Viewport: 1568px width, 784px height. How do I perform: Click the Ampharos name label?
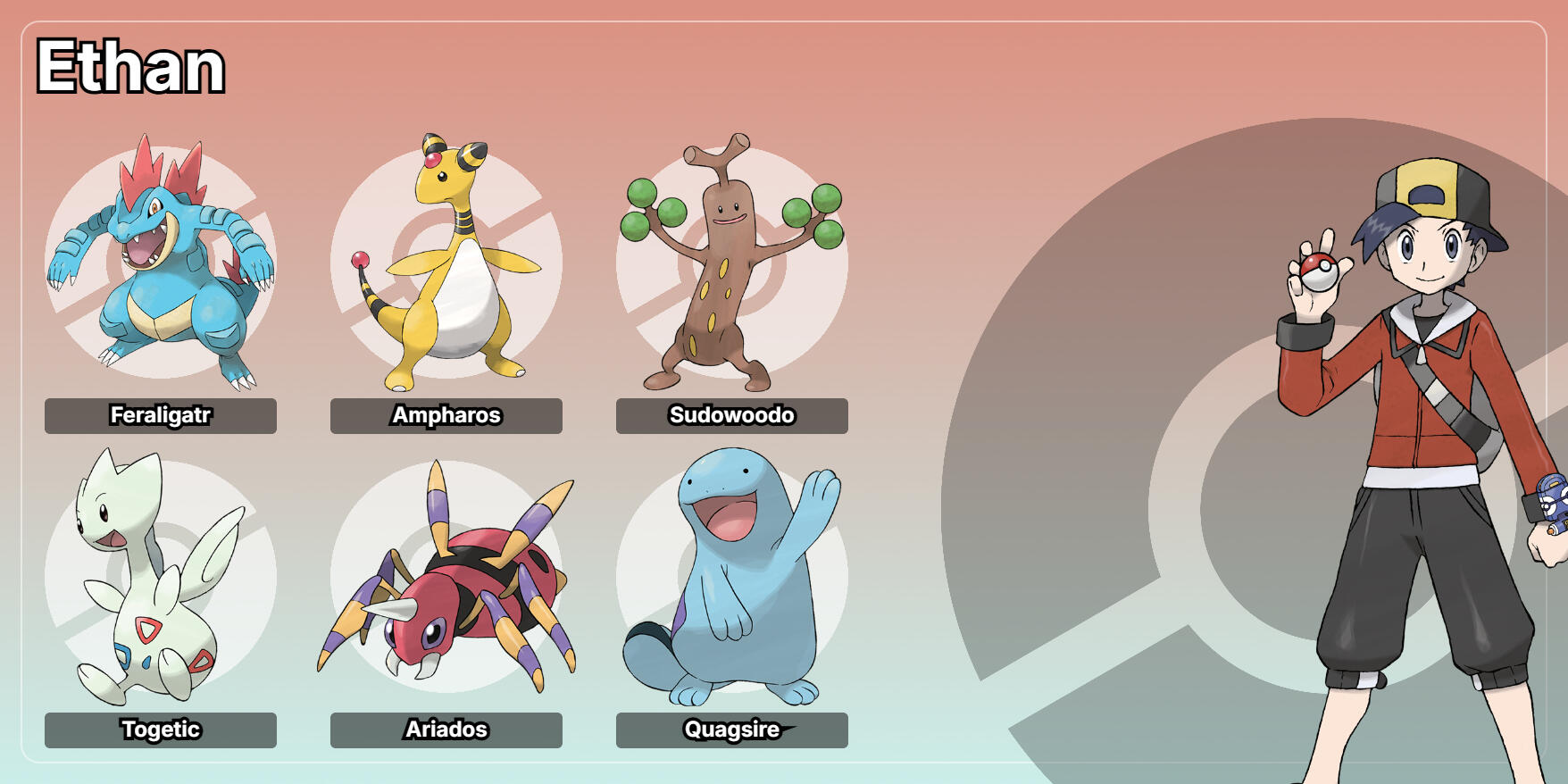click(446, 416)
